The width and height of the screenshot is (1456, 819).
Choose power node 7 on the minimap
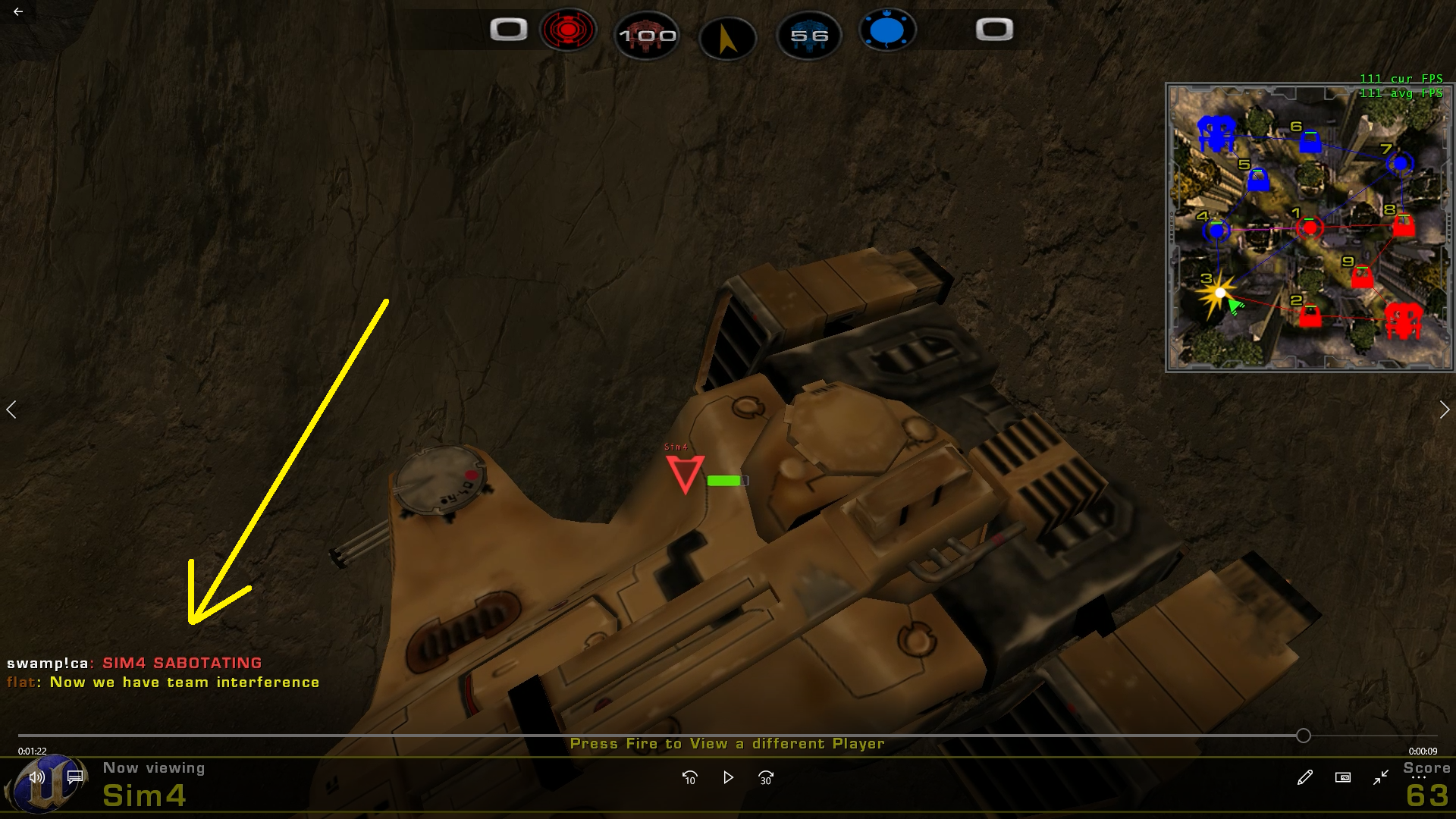click(1400, 163)
